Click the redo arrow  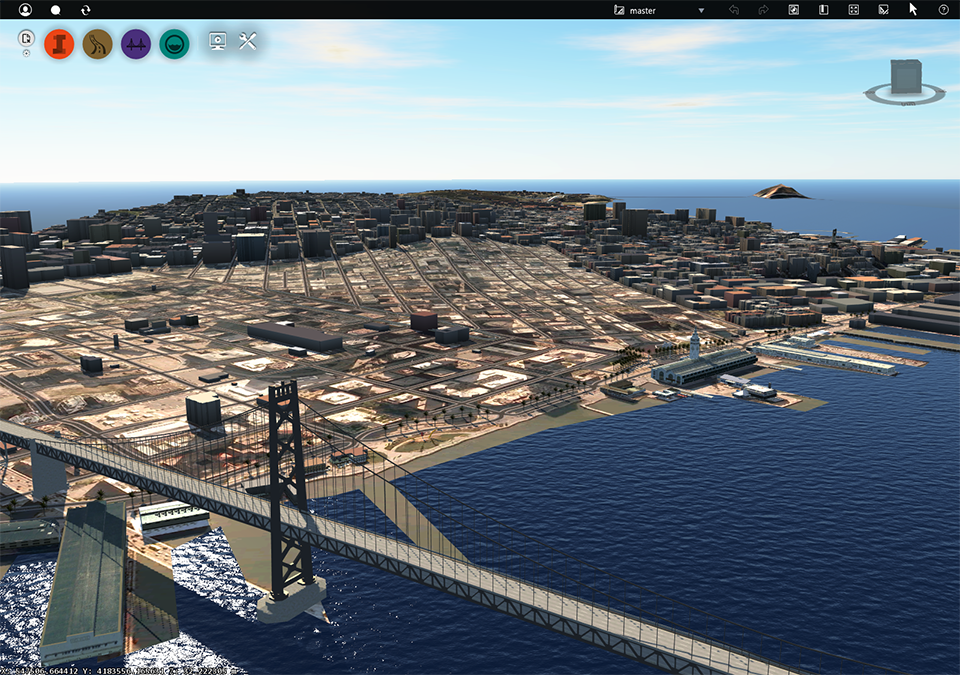(x=763, y=10)
